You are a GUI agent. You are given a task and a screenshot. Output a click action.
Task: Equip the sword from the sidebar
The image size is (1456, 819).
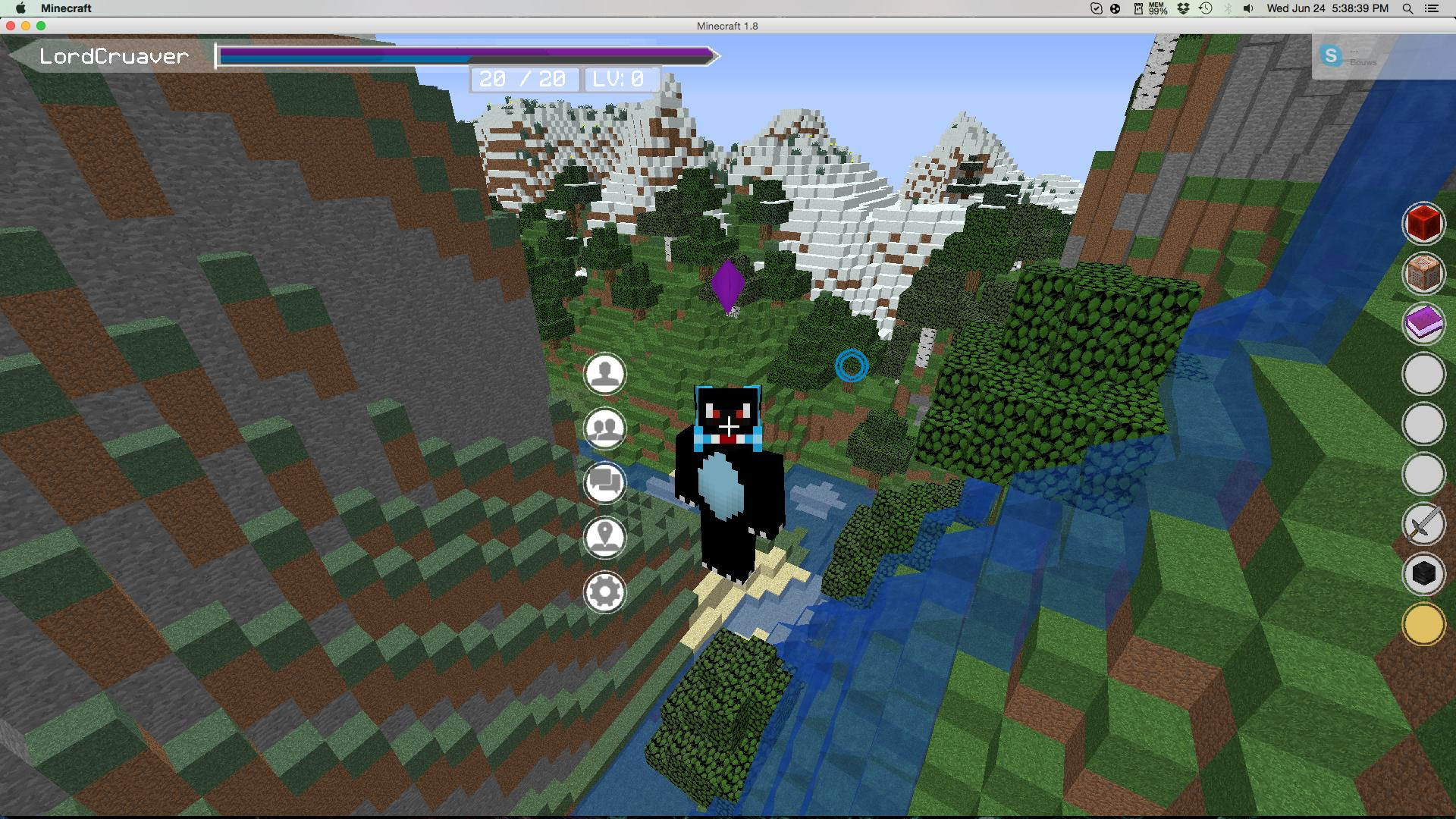click(x=1424, y=524)
